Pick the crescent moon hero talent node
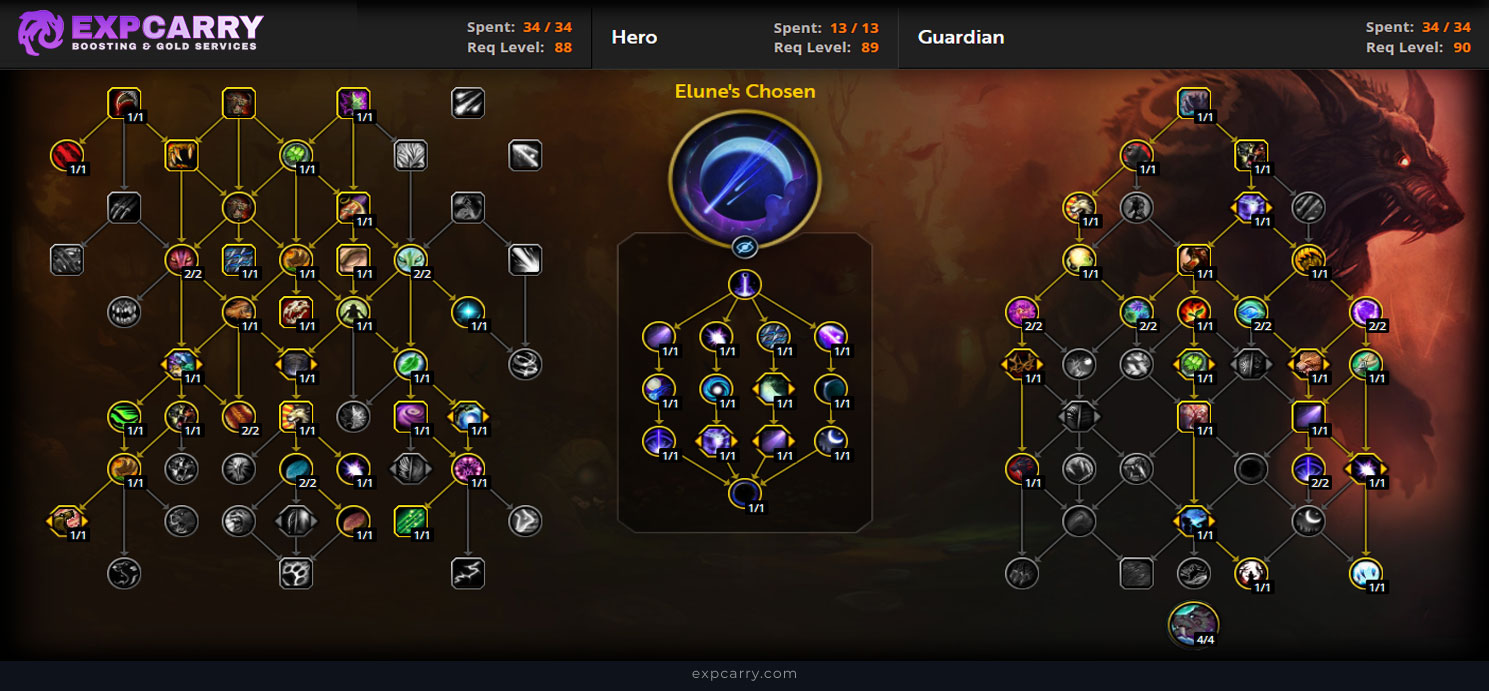The width and height of the screenshot is (1489, 691). click(830, 441)
